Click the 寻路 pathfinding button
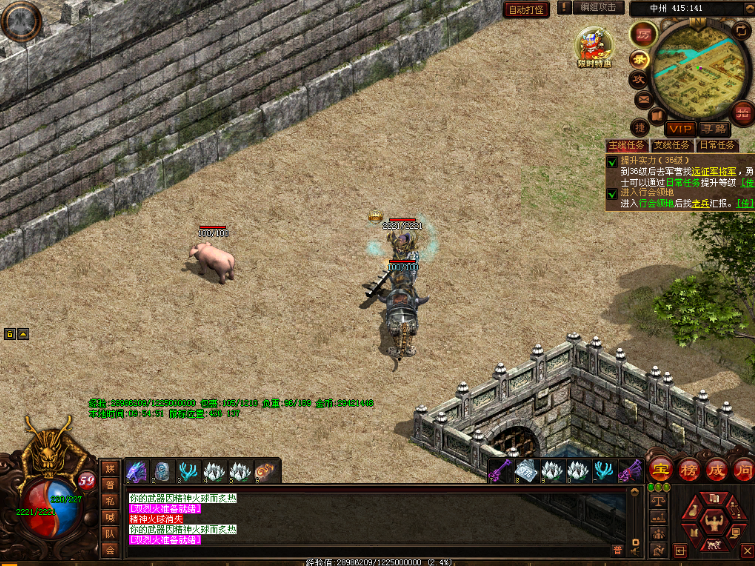Viewport: 755px width, 566px height. (x=713, y=128)
